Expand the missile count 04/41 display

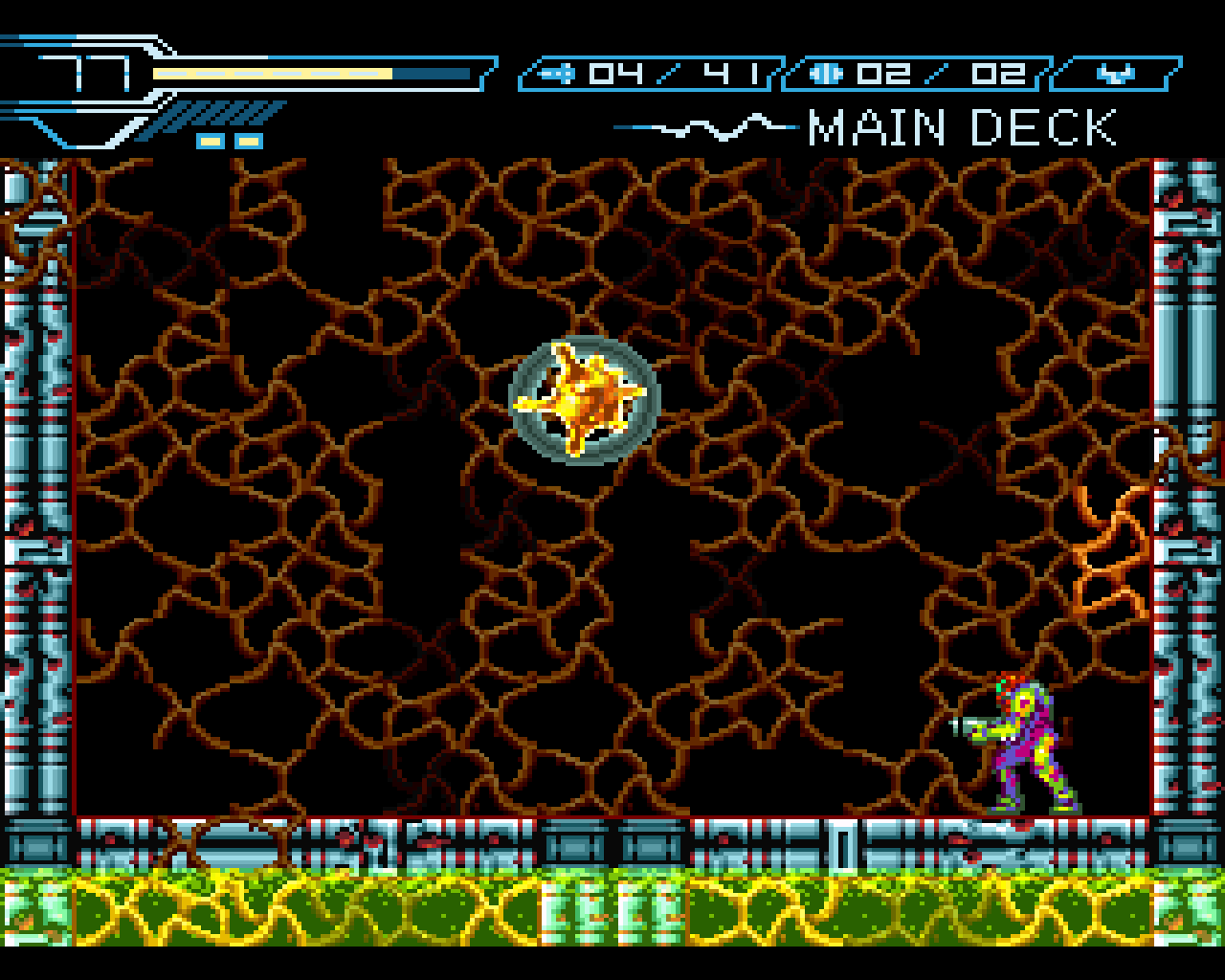click(x=670, y=71)
